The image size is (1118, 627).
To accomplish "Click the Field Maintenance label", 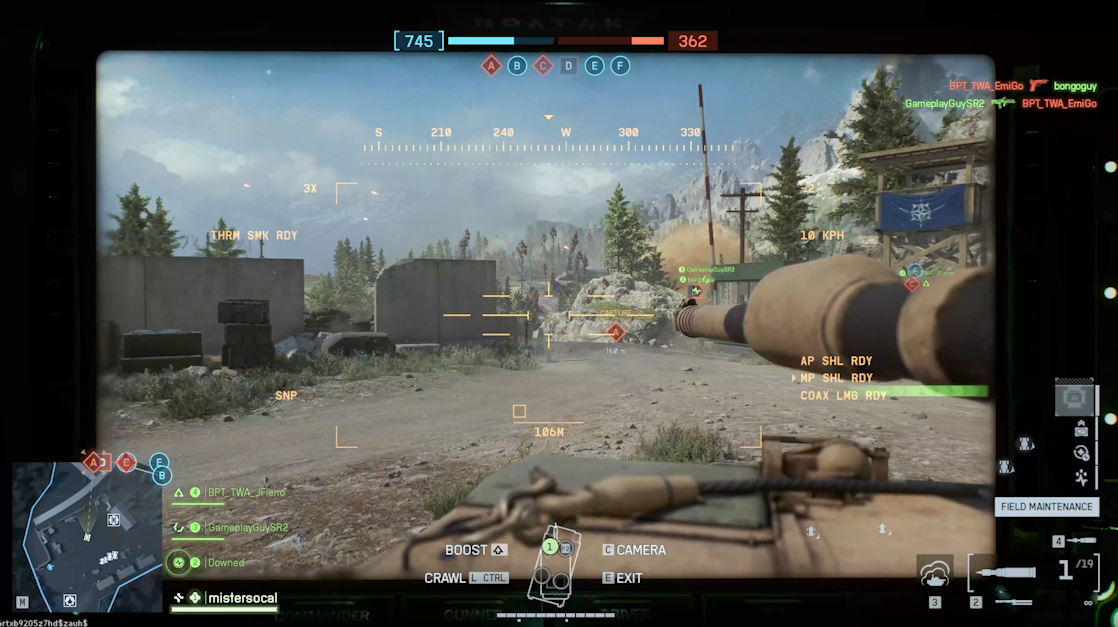I will tap(1046, 507).
